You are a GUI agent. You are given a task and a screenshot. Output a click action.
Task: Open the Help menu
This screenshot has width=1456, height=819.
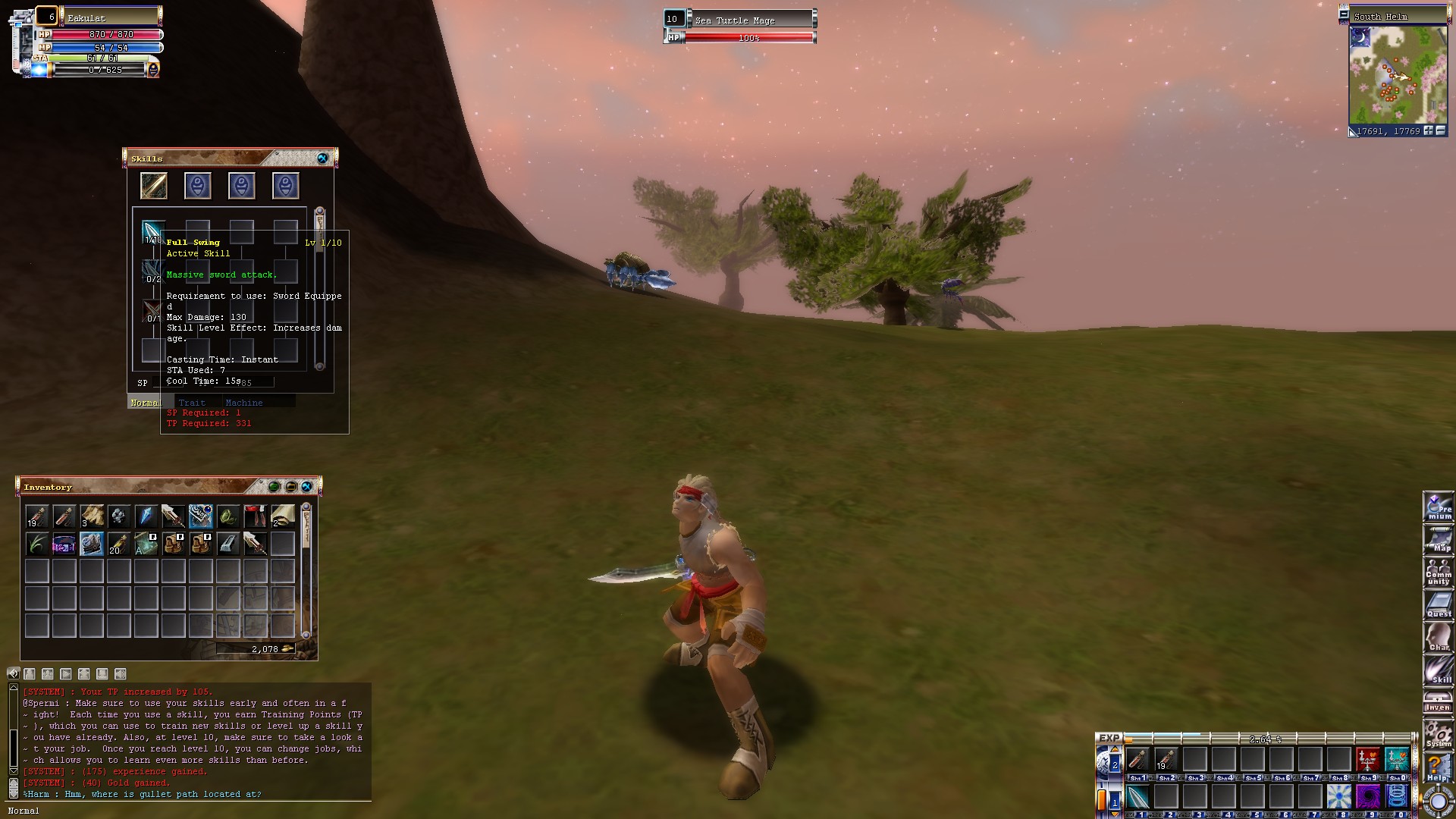pyautogui.click(x=1439, y=767)
